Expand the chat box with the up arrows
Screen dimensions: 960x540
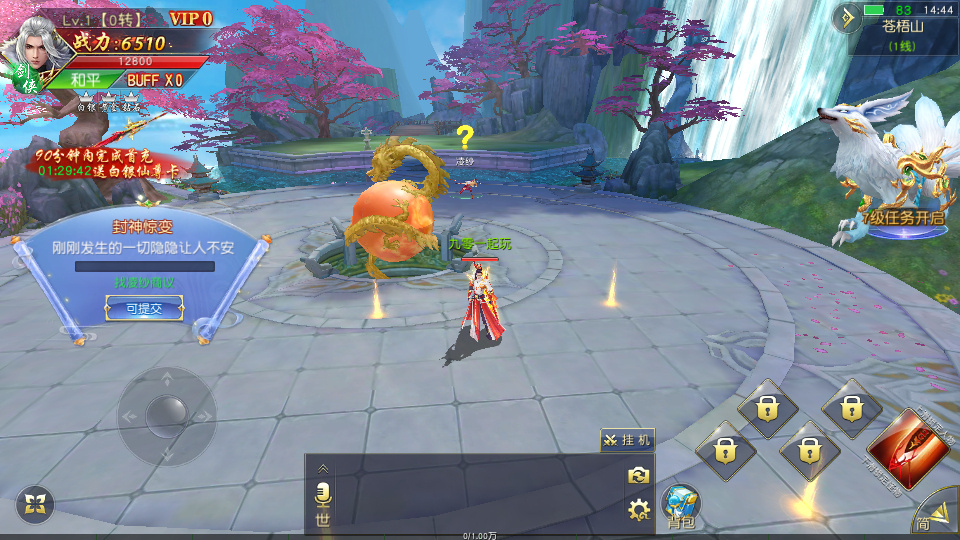tap(322, 467)
